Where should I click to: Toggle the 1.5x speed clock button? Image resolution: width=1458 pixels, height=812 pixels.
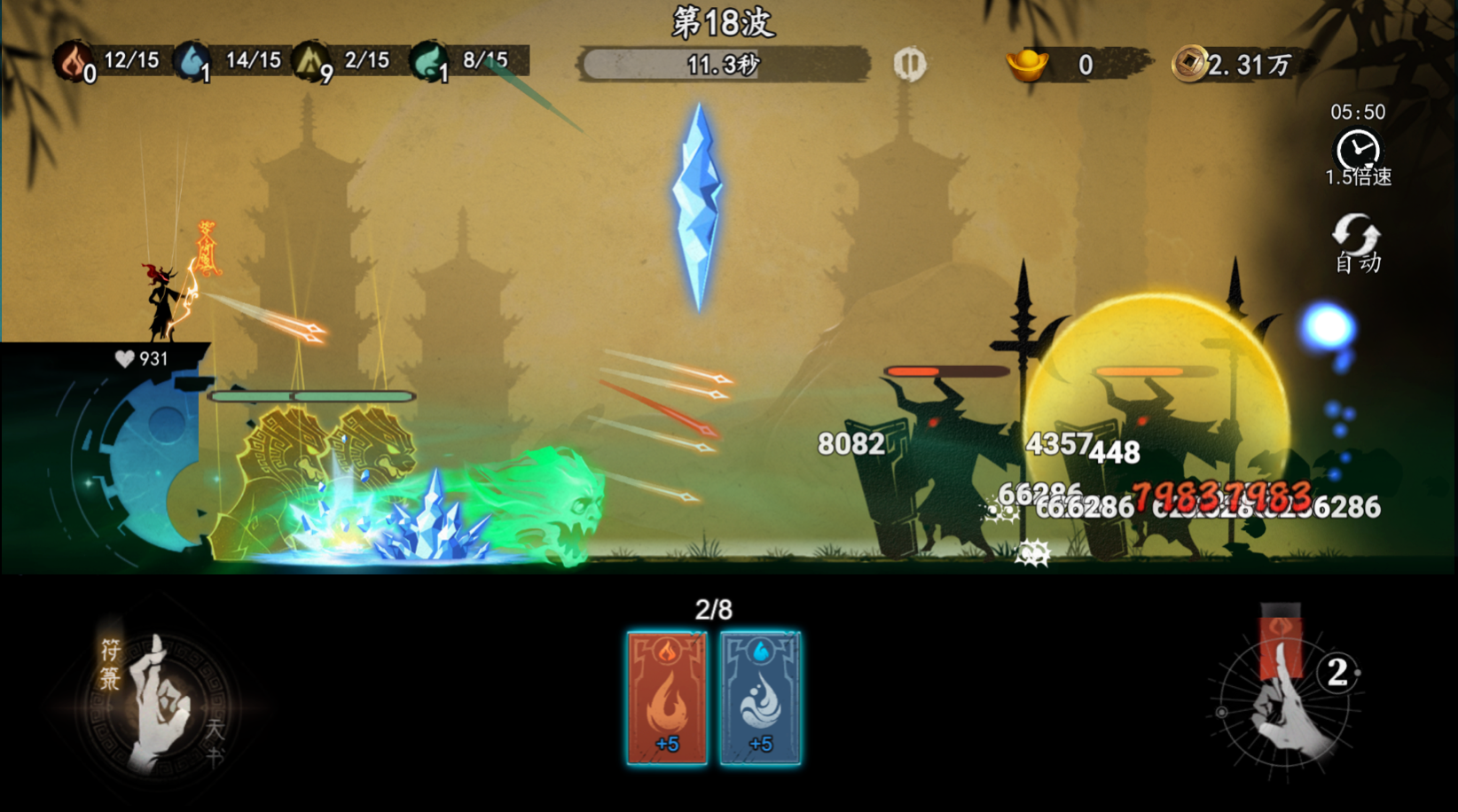click(1358, 152)
